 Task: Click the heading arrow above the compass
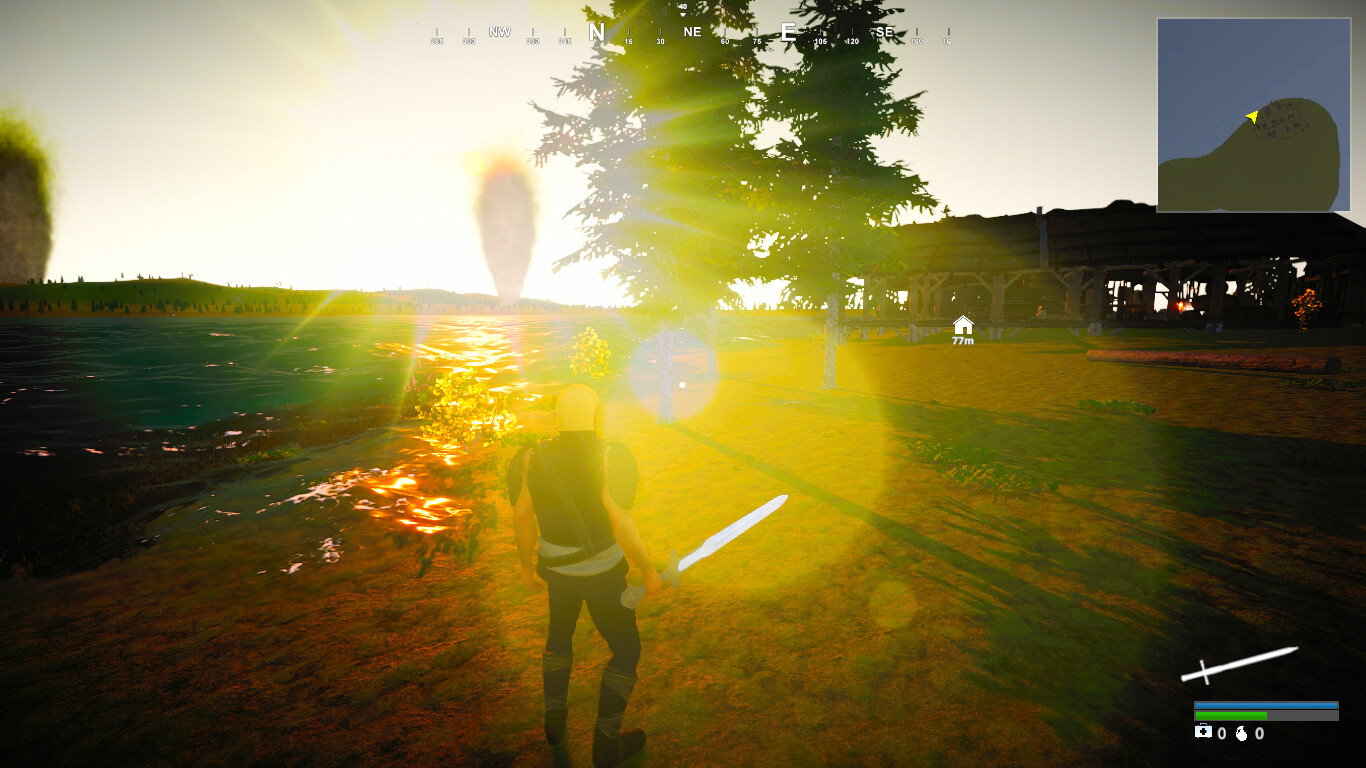click(x=683, y=14)
